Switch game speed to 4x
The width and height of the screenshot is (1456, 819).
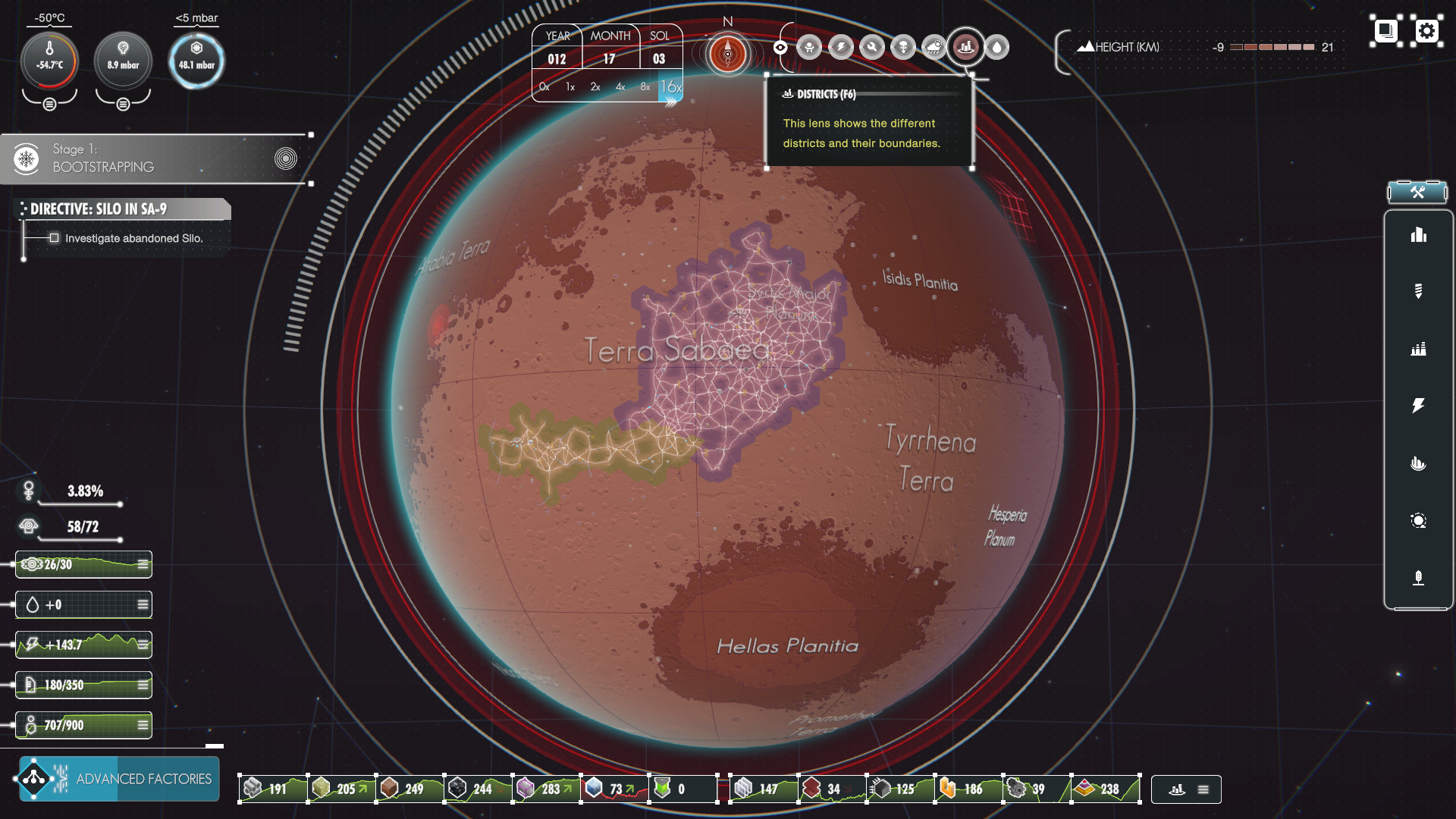(x=620, y=87)
